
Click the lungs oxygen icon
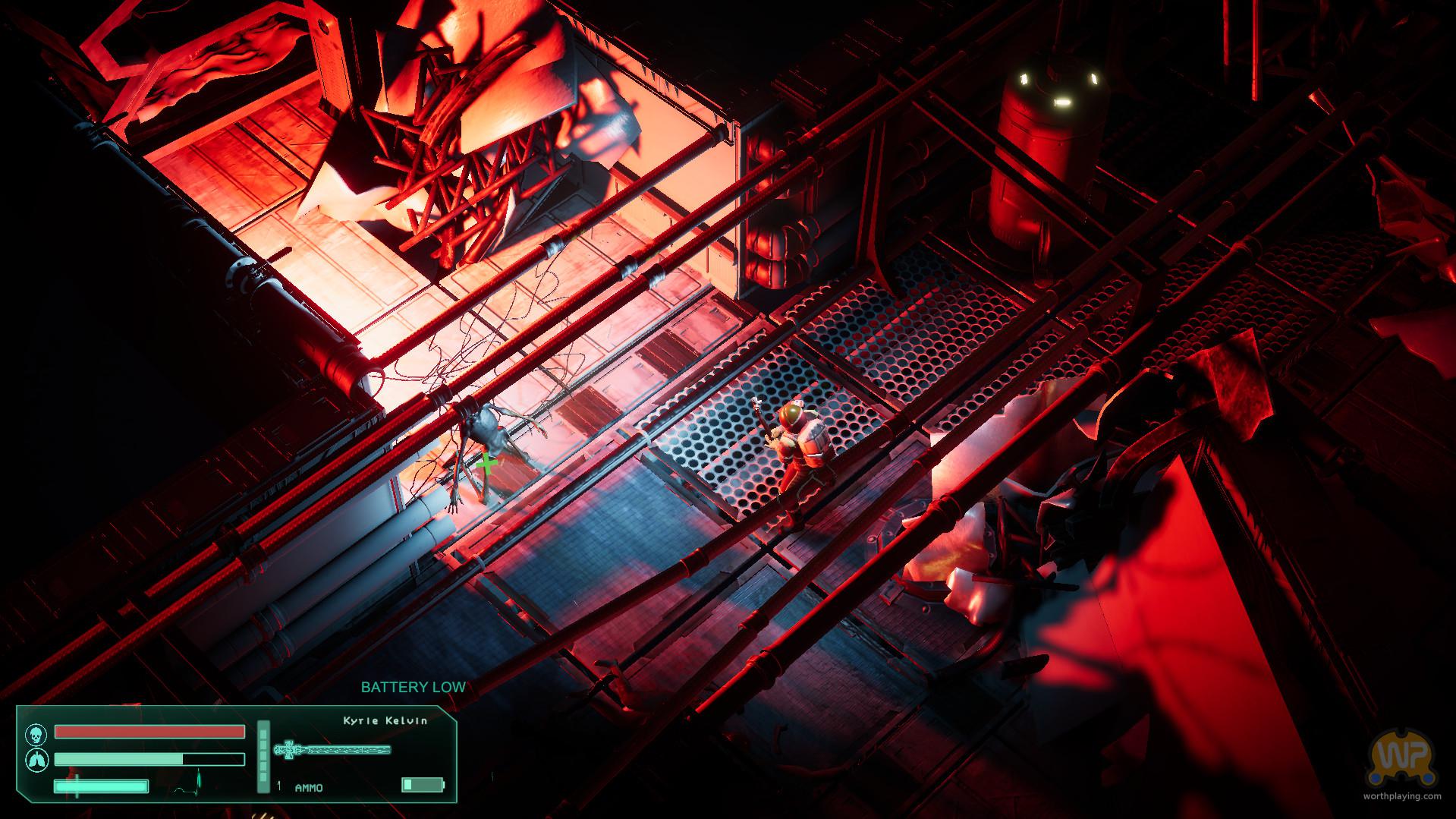(35, 759)
